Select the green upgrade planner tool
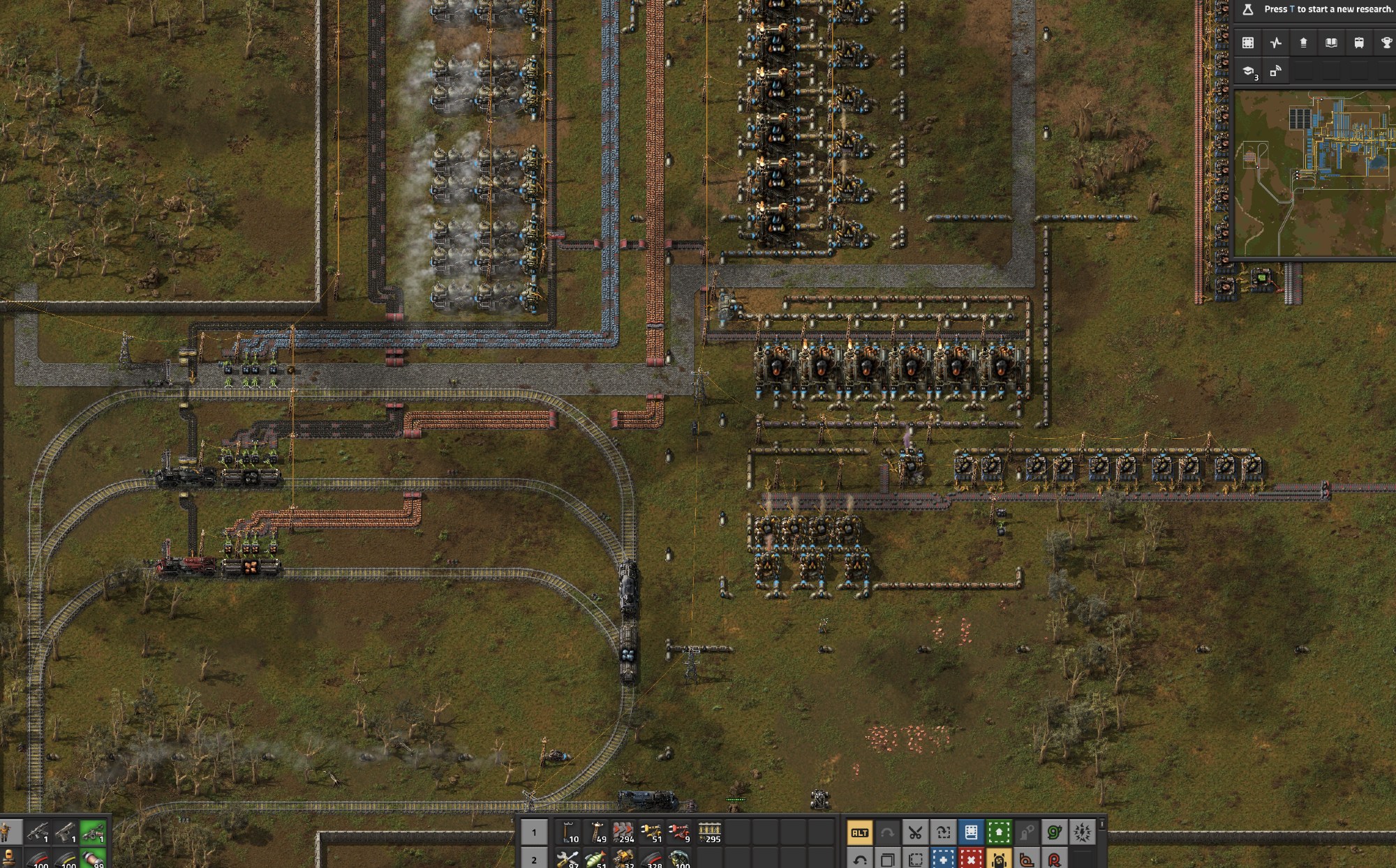The height and width of the screenshot is (868, 1396). point(999,832)
